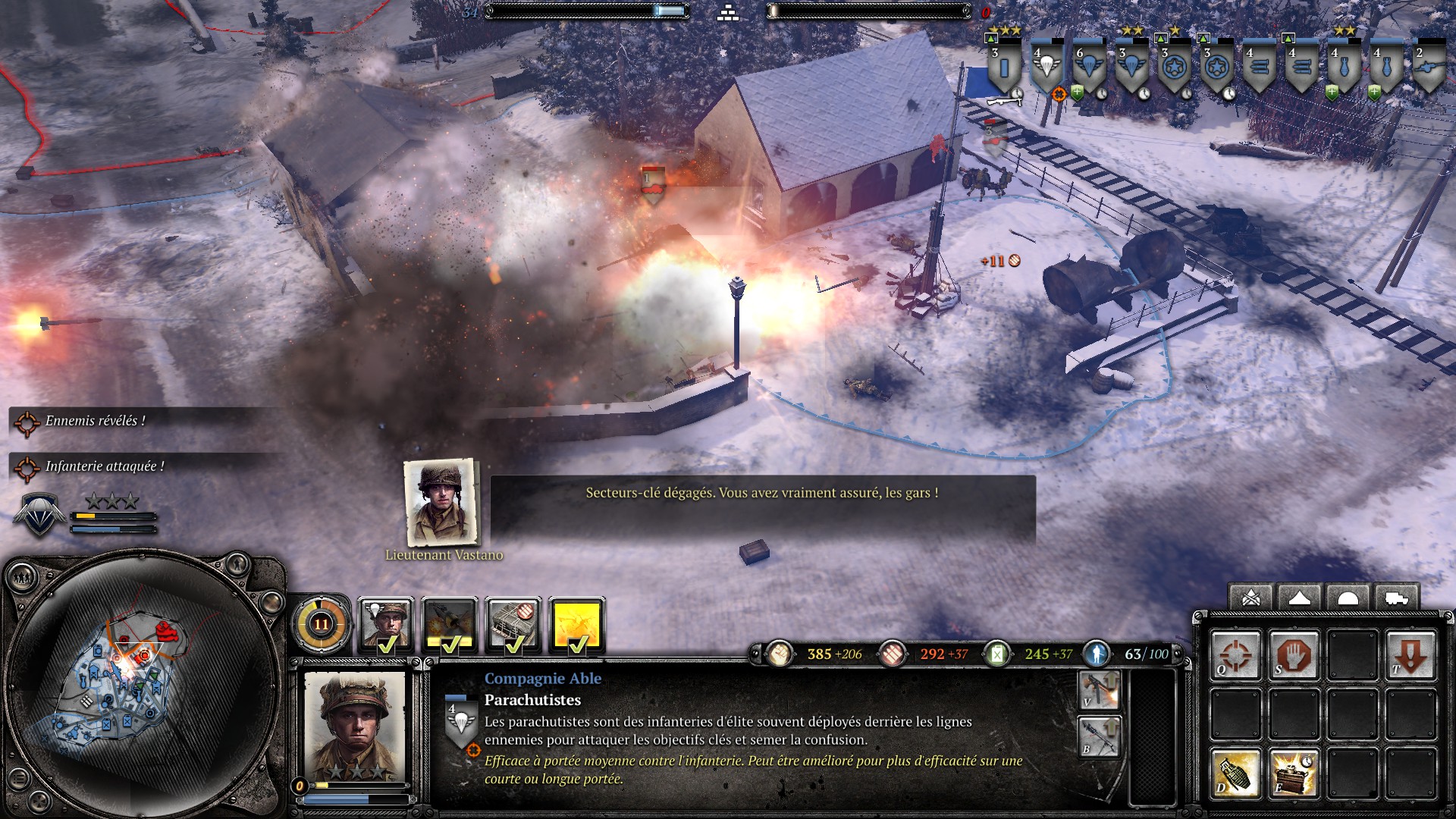Viewport: 1456px width, 819px height.
Task: Click the command points dial showing 11
Action: (x=321, y=625)
